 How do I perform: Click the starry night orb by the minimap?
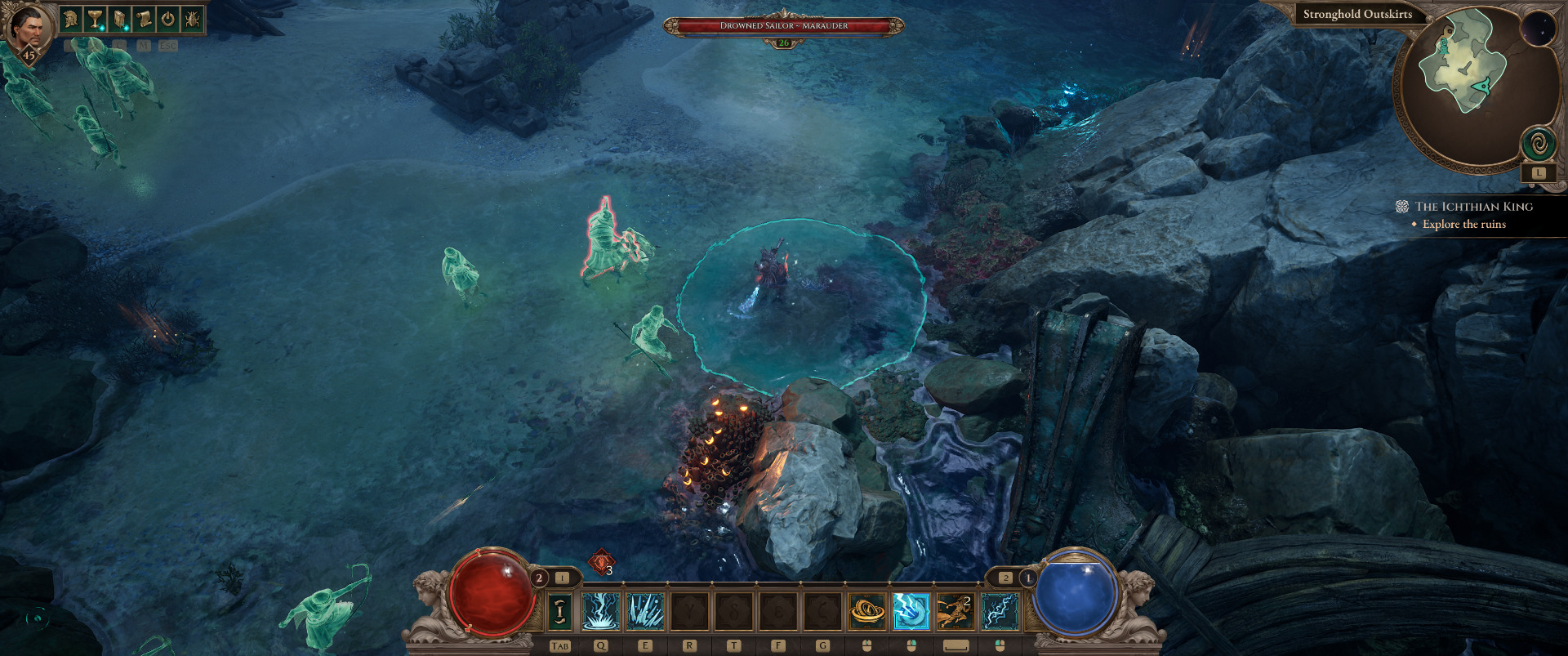1539,30
